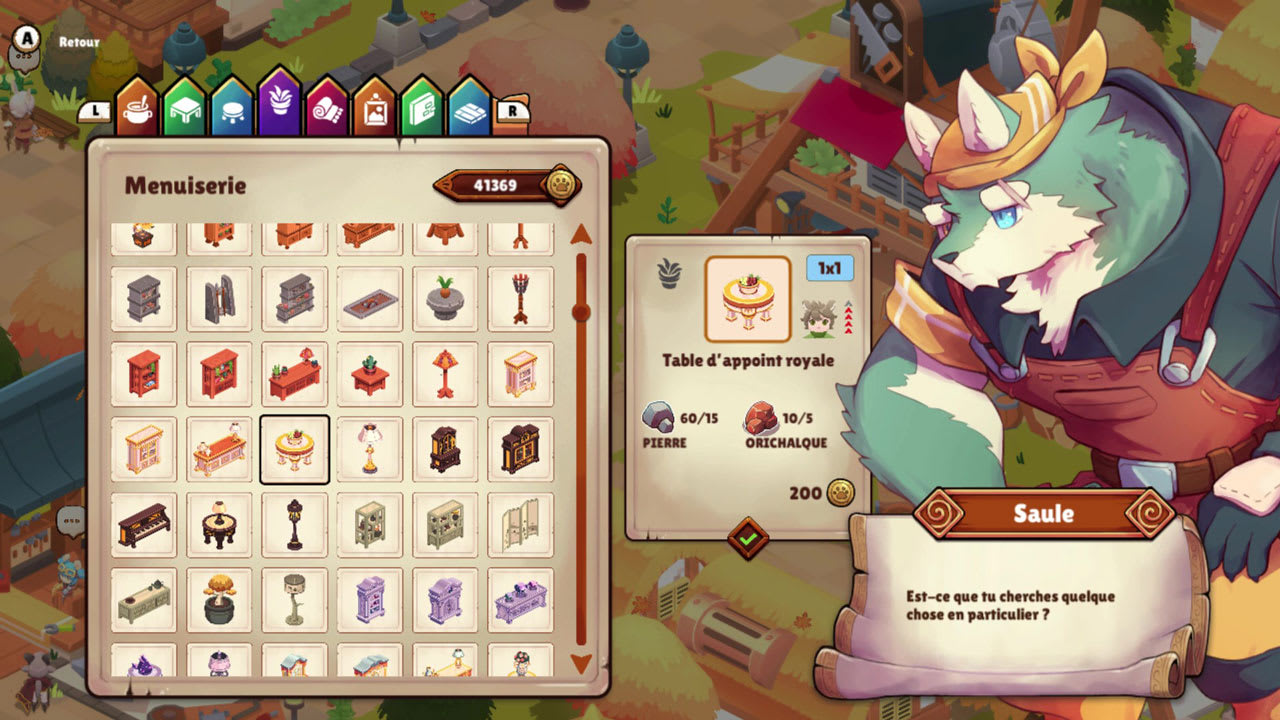This screenshot has height=720, width=1280.
Task: Choose the stone planter with sprout
Action: click(x=445, y=298)
